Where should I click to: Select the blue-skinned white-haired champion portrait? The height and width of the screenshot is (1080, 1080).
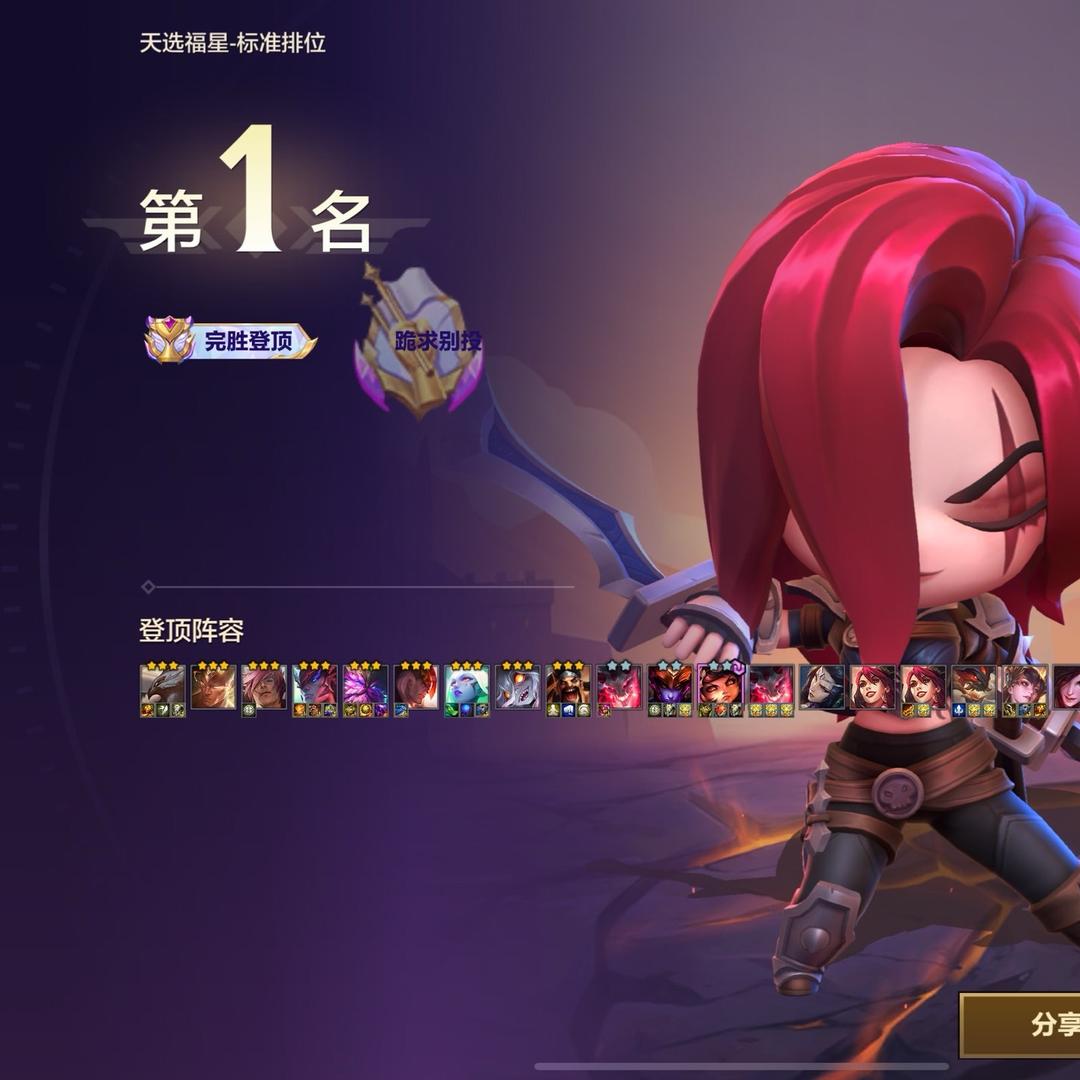[x=466, y=686]
